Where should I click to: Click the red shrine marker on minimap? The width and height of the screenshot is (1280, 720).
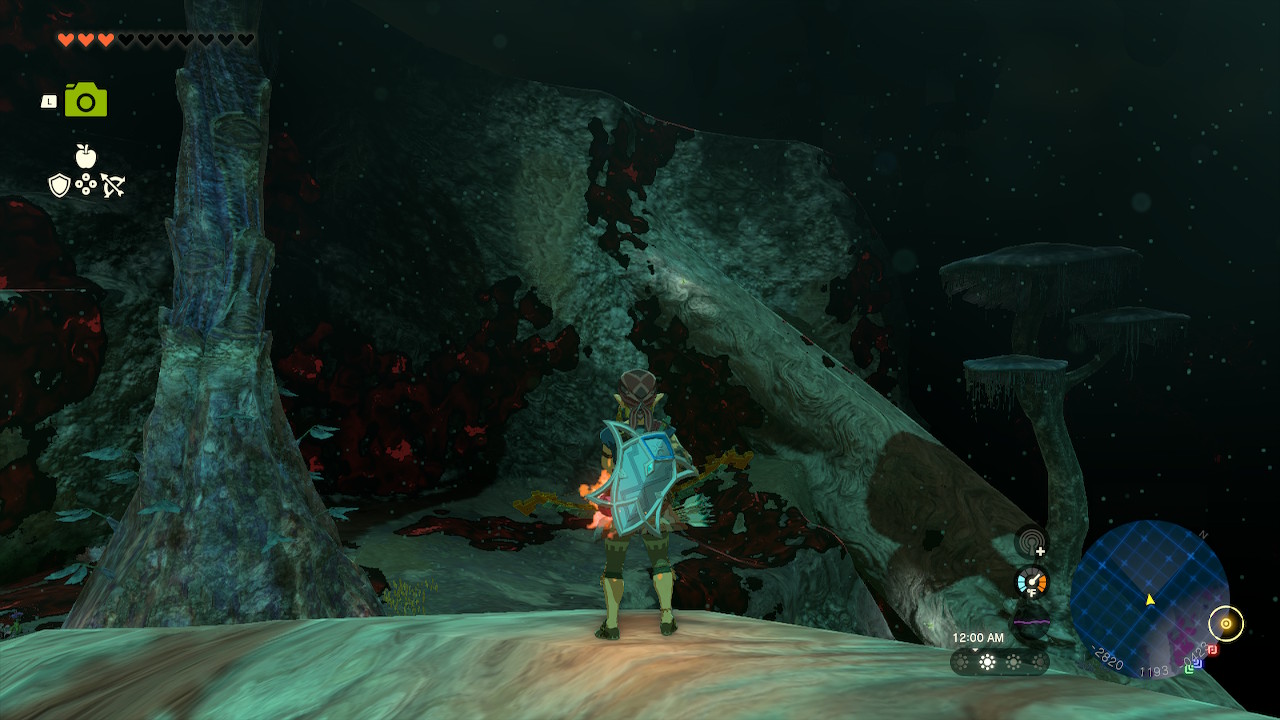[1212, 650]
